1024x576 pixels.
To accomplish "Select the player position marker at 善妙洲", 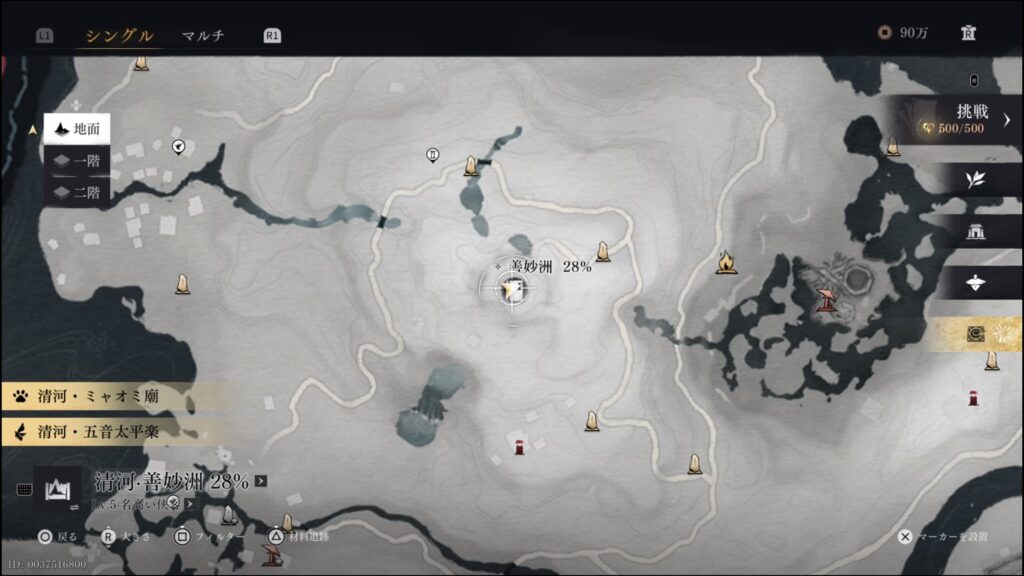I will [x=513, y=290].
